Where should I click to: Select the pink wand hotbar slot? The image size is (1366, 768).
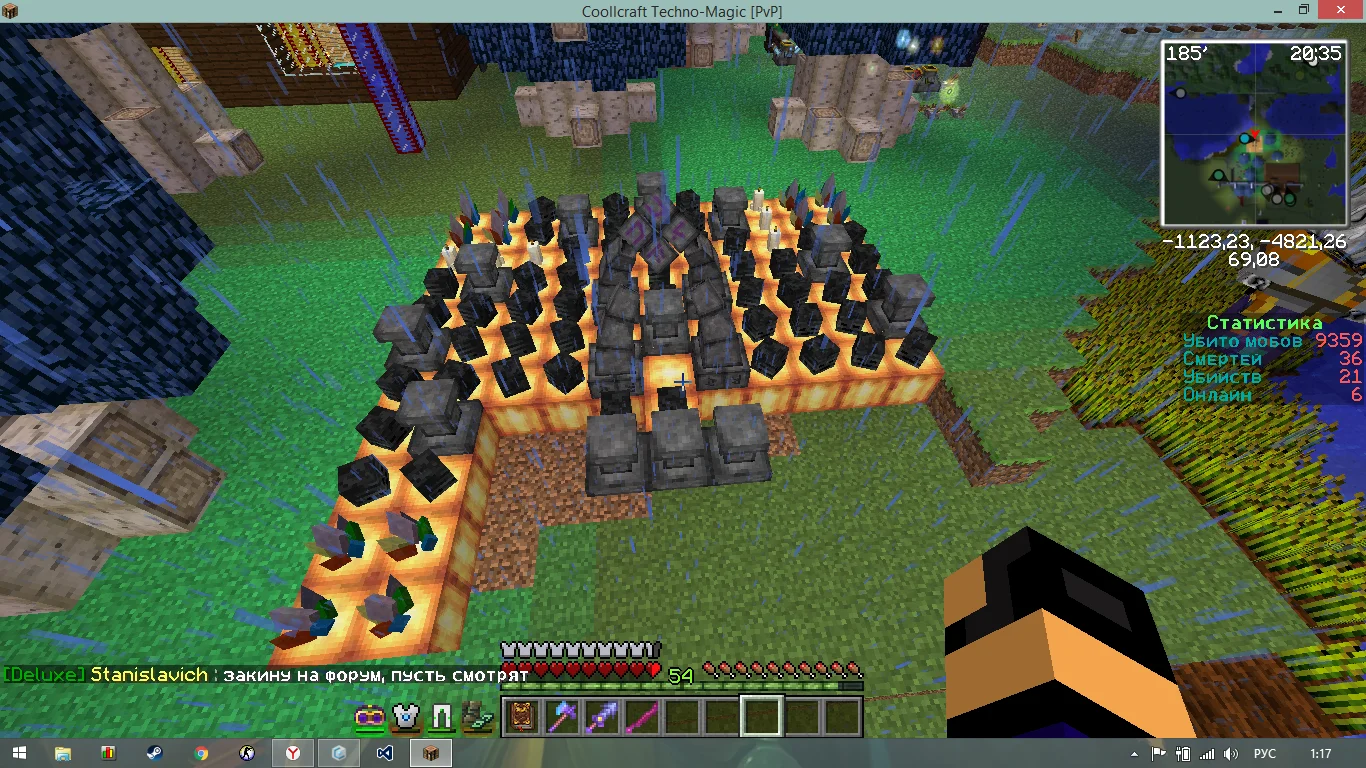click(x=642, y=716)
